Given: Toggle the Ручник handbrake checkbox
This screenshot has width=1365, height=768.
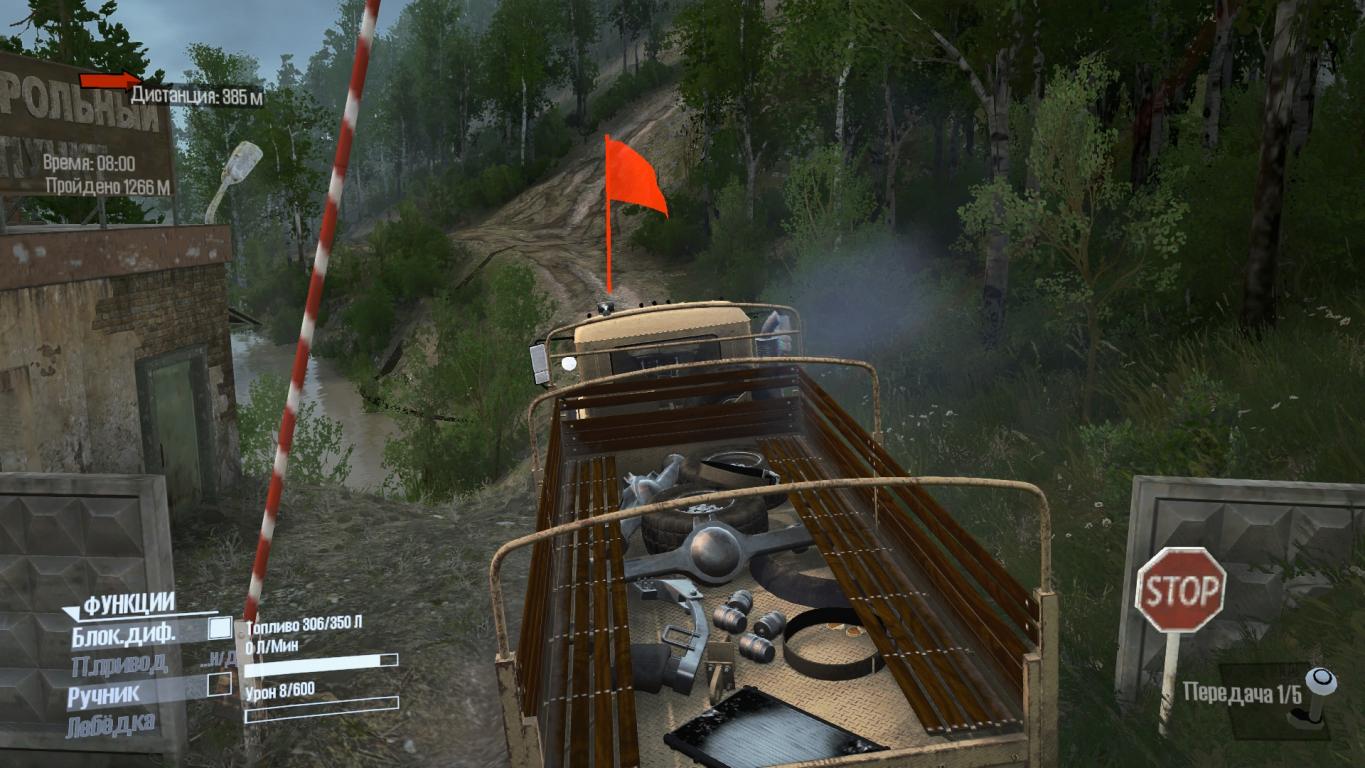Looking at the screenshot, I should (x=219, y=684).
